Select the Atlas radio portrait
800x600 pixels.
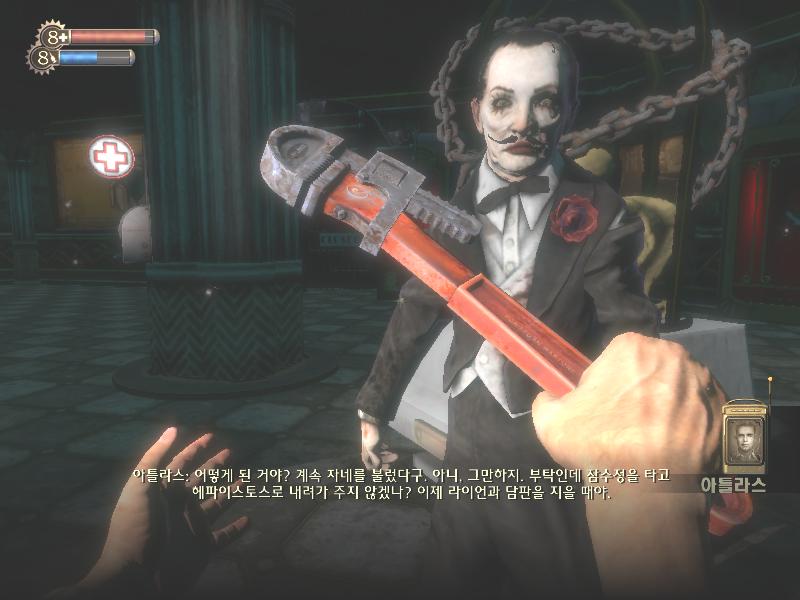click(x=743, y=438)
